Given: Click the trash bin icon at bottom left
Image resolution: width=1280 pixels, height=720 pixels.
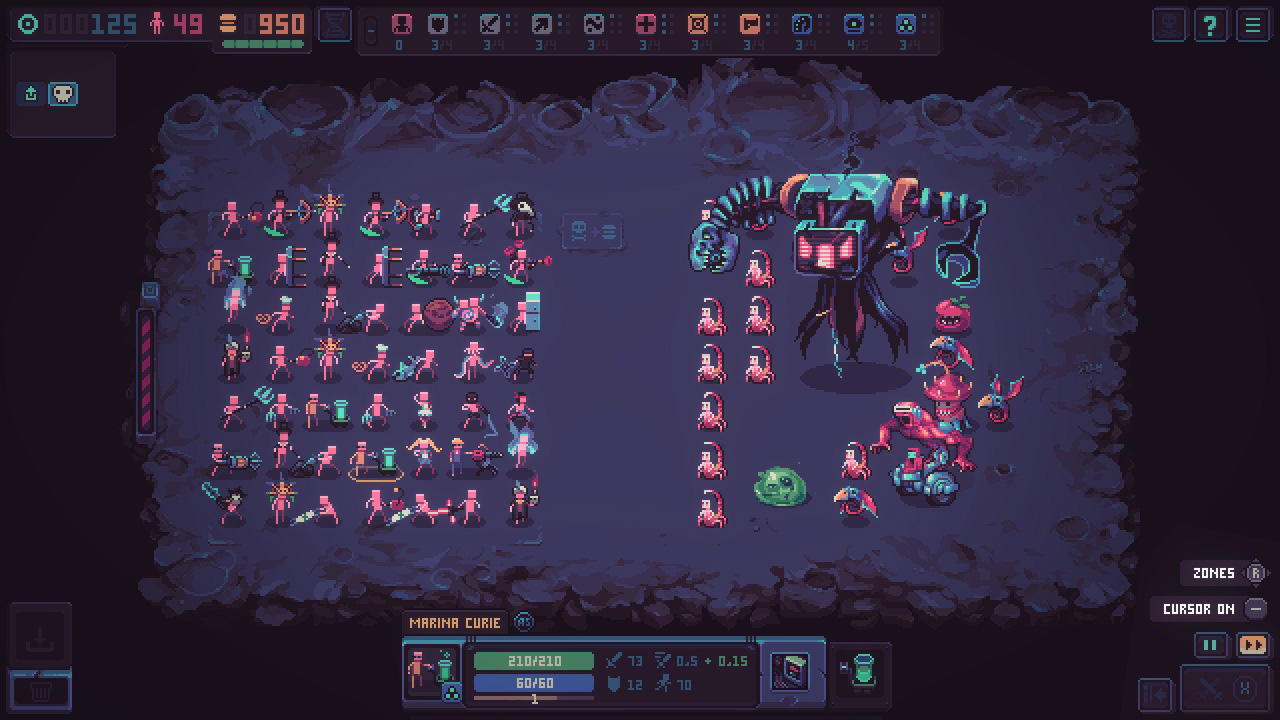Looking at the screenshot, I should (40, 690).
